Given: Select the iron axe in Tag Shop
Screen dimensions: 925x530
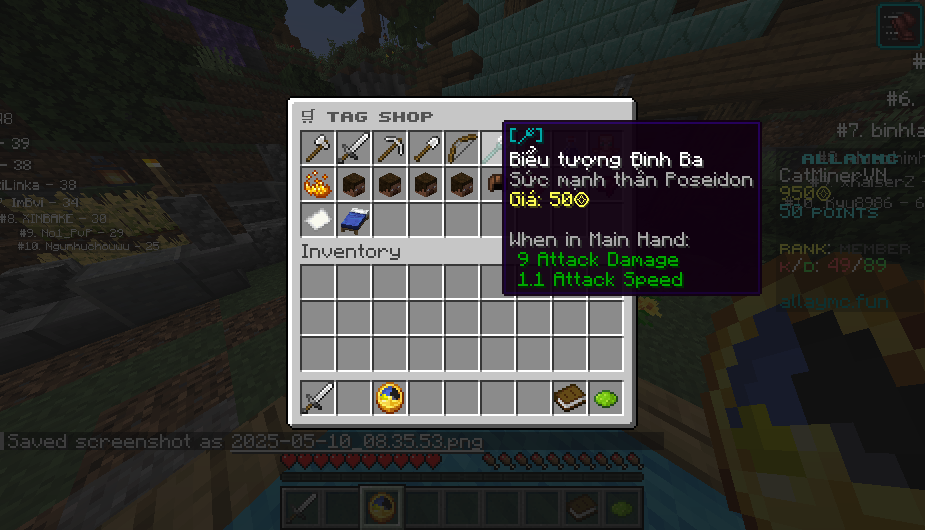Looking at the screenshot, I should click(317, 149).
